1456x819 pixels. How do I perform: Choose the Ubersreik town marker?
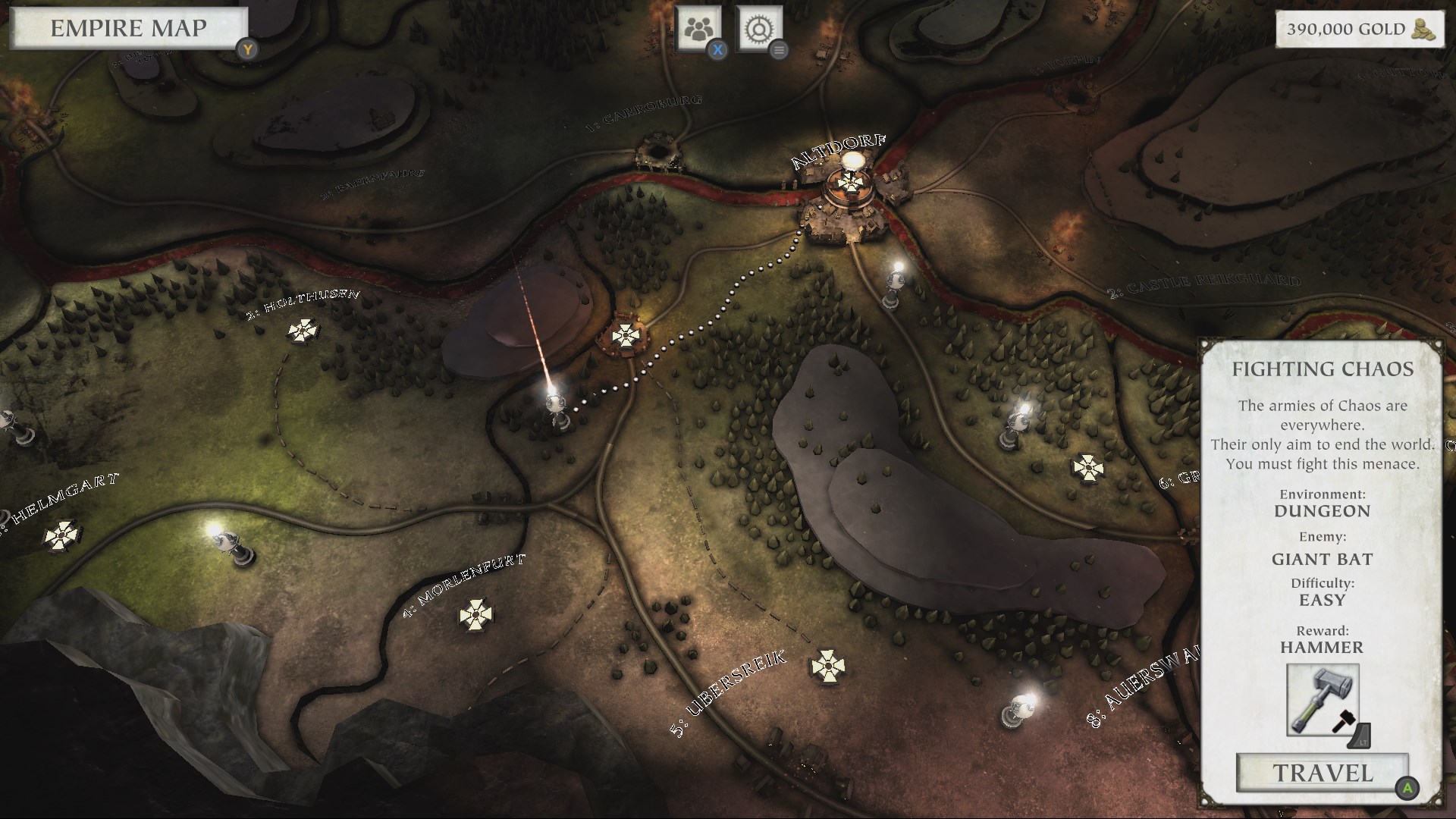pos(827,667)
